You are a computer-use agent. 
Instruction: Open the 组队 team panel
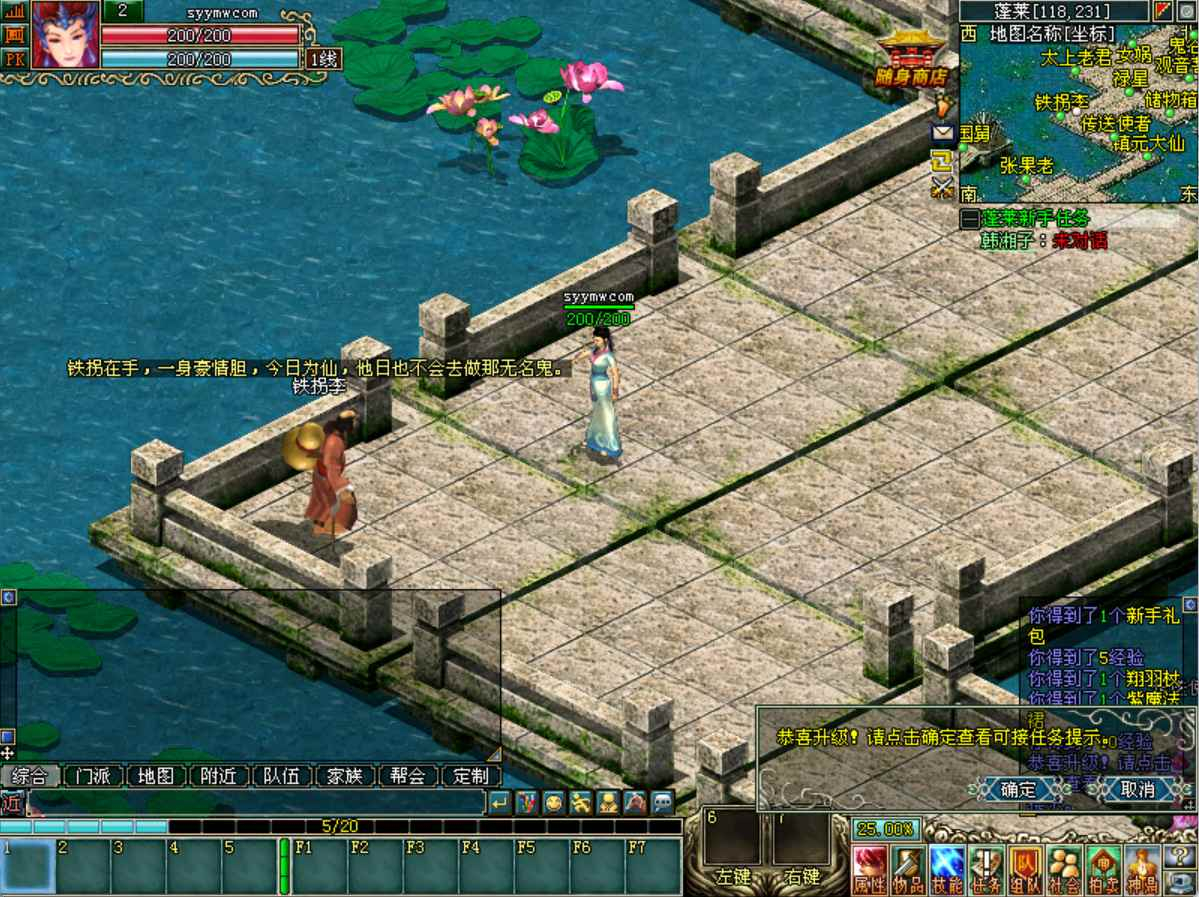tap(1025, 869)
